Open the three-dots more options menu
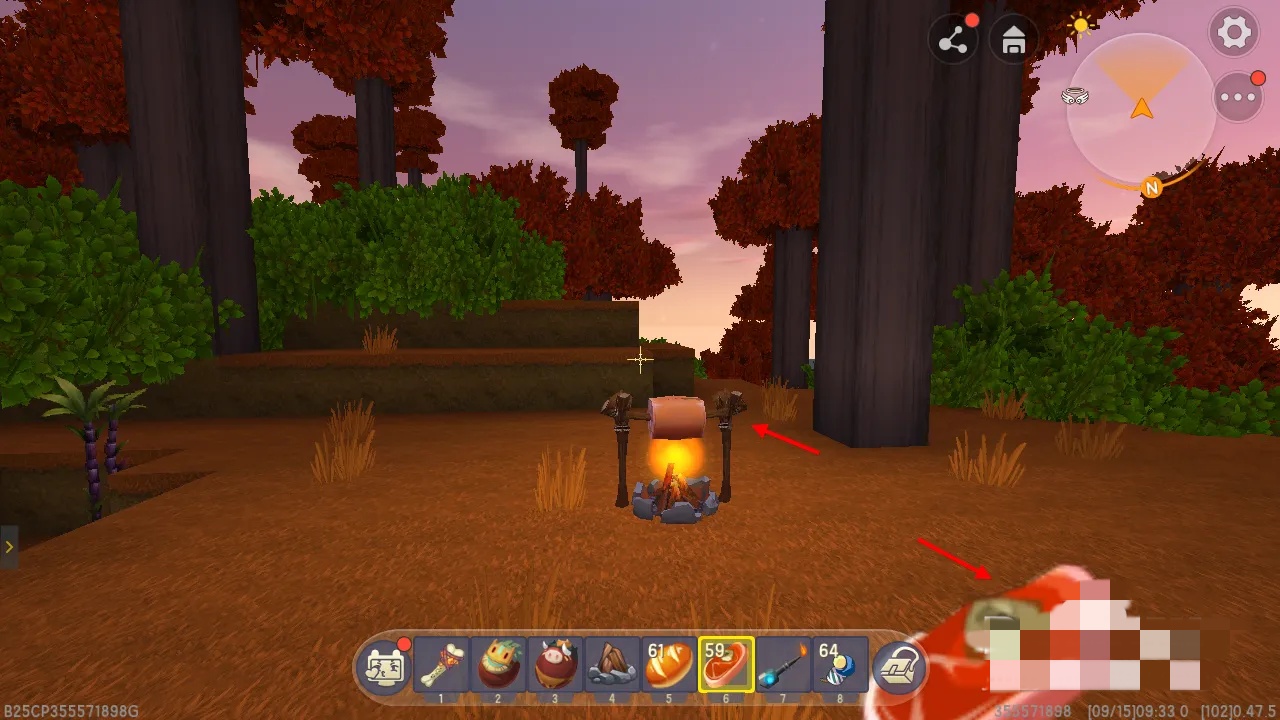Image resolution: width=1280 pixels, height=720 pixels. pyautogui.click(x=1238, y=97)
